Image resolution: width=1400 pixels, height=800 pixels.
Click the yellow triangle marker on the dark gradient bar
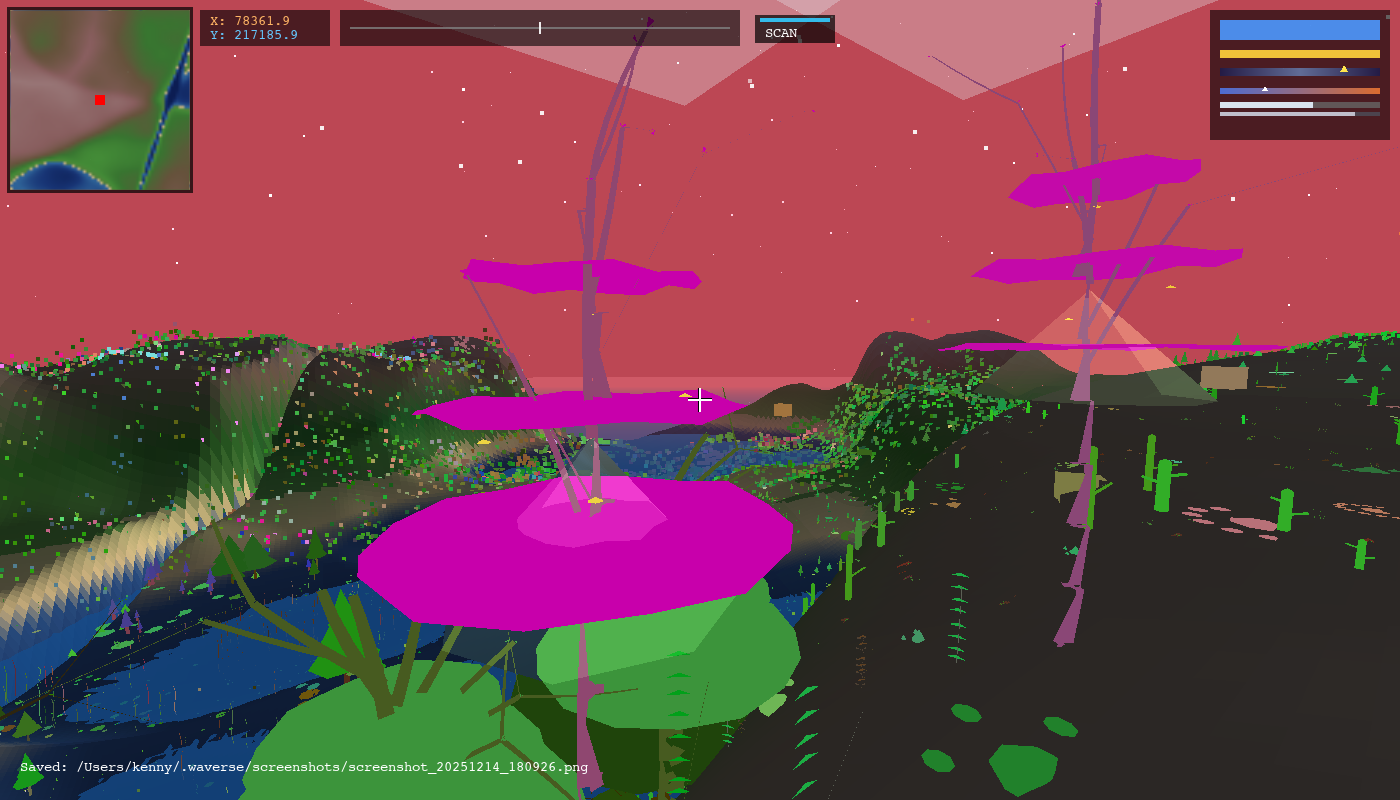tap(1344, 70)
